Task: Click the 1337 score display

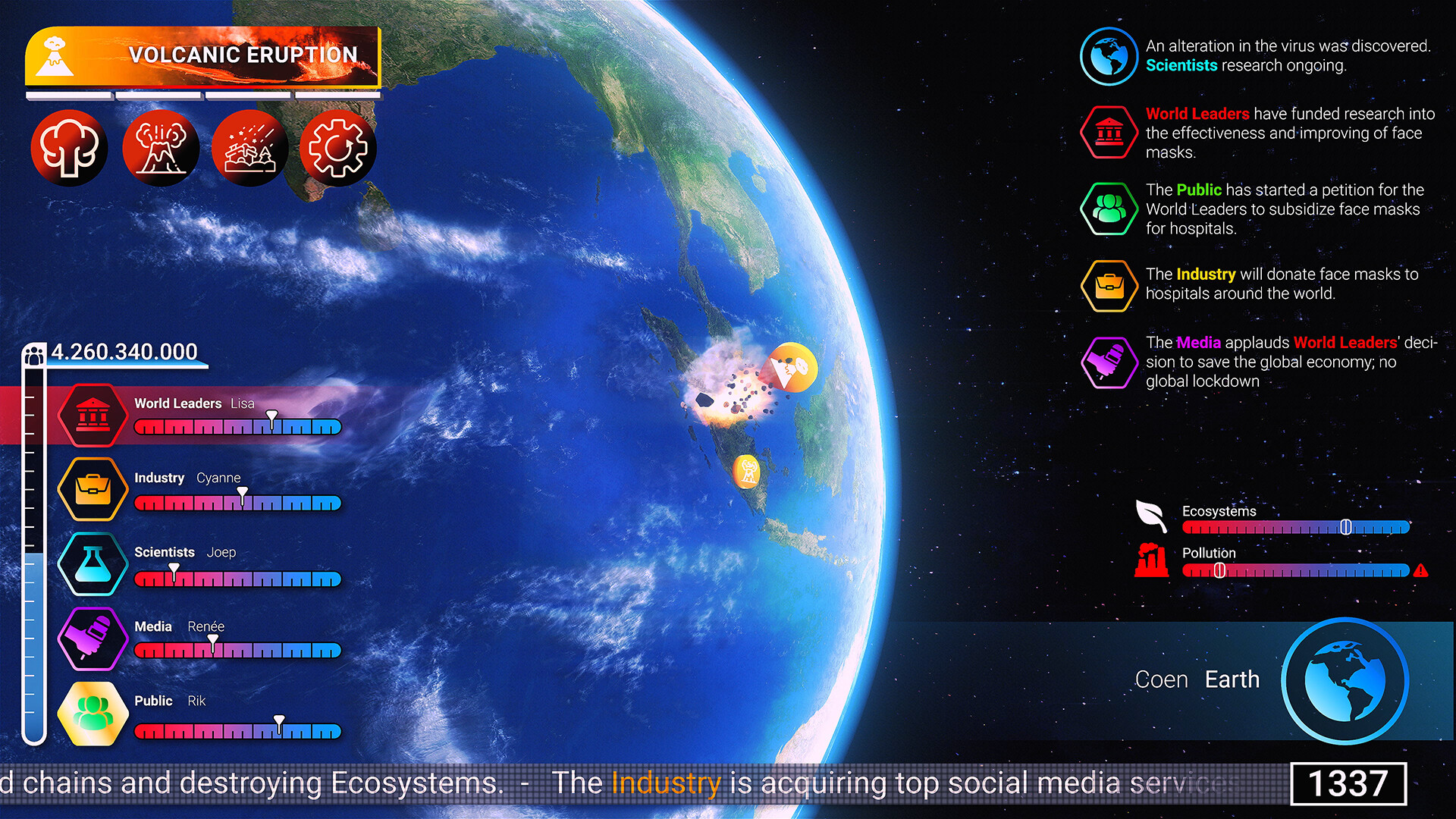Action: [1348, 782]
